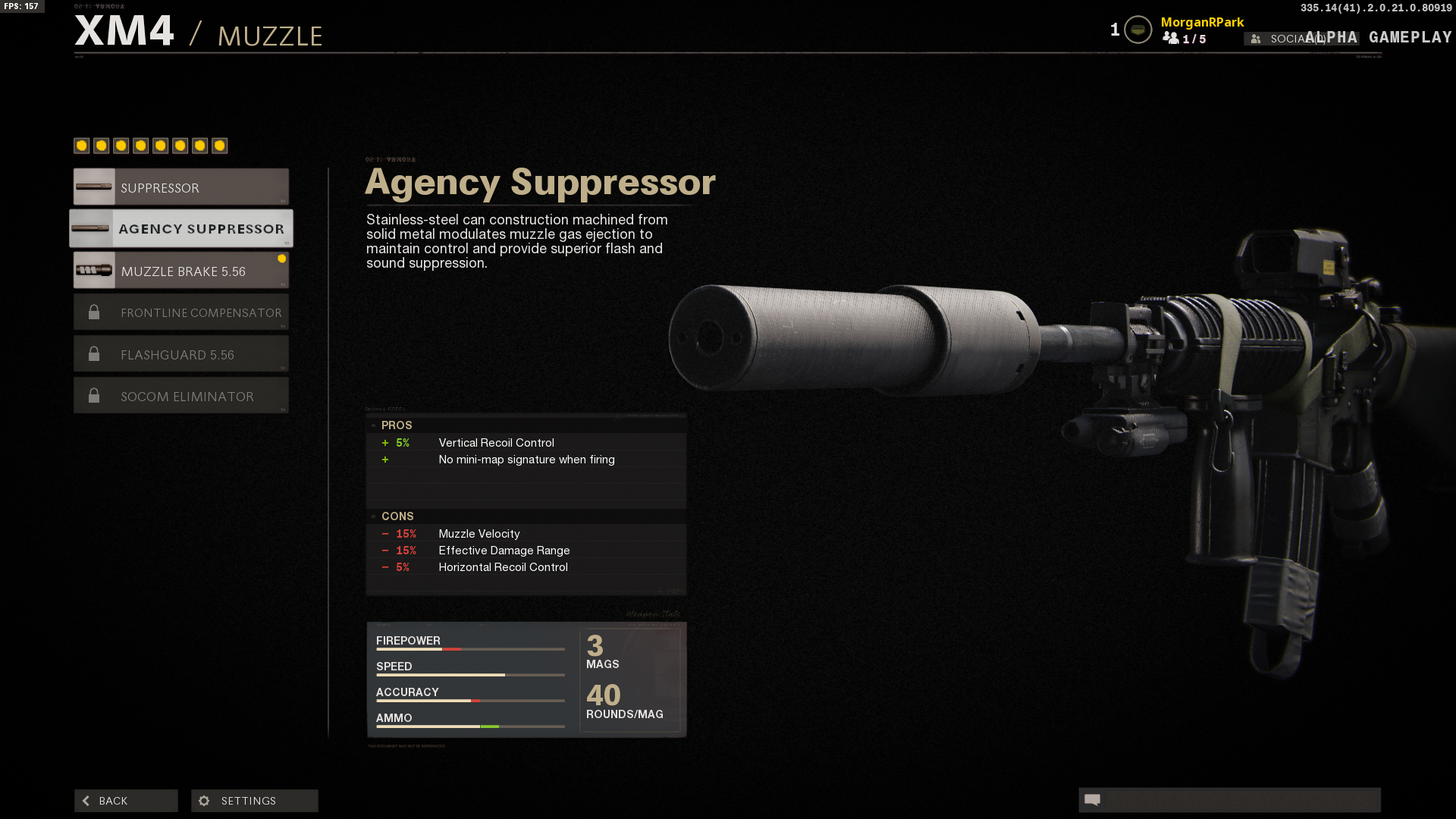This screenshot has height=819, width=1456.
Task: Go back with the Back button
Action: [126, 801]
